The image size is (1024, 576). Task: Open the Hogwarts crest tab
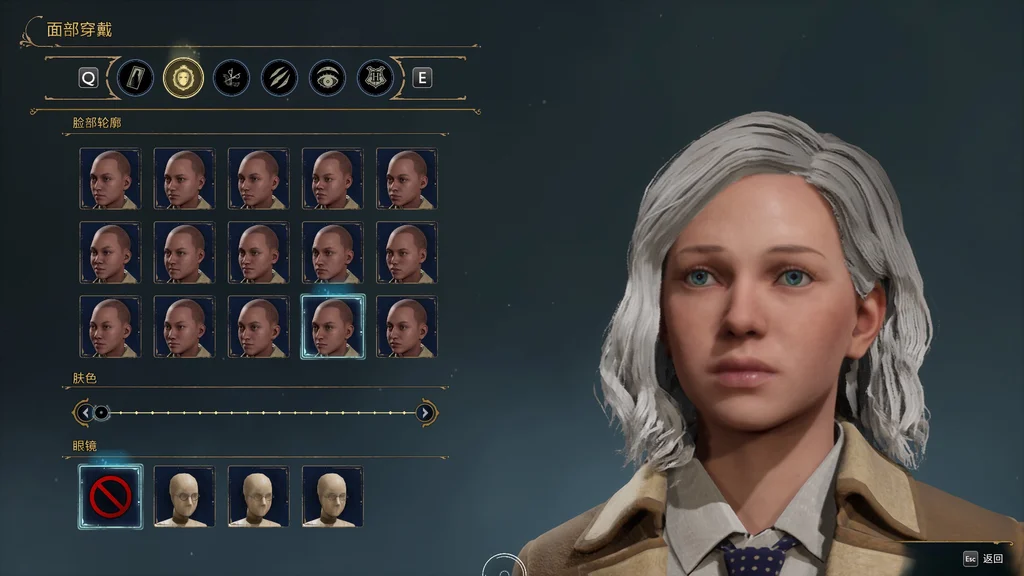[x=376, y=77]
